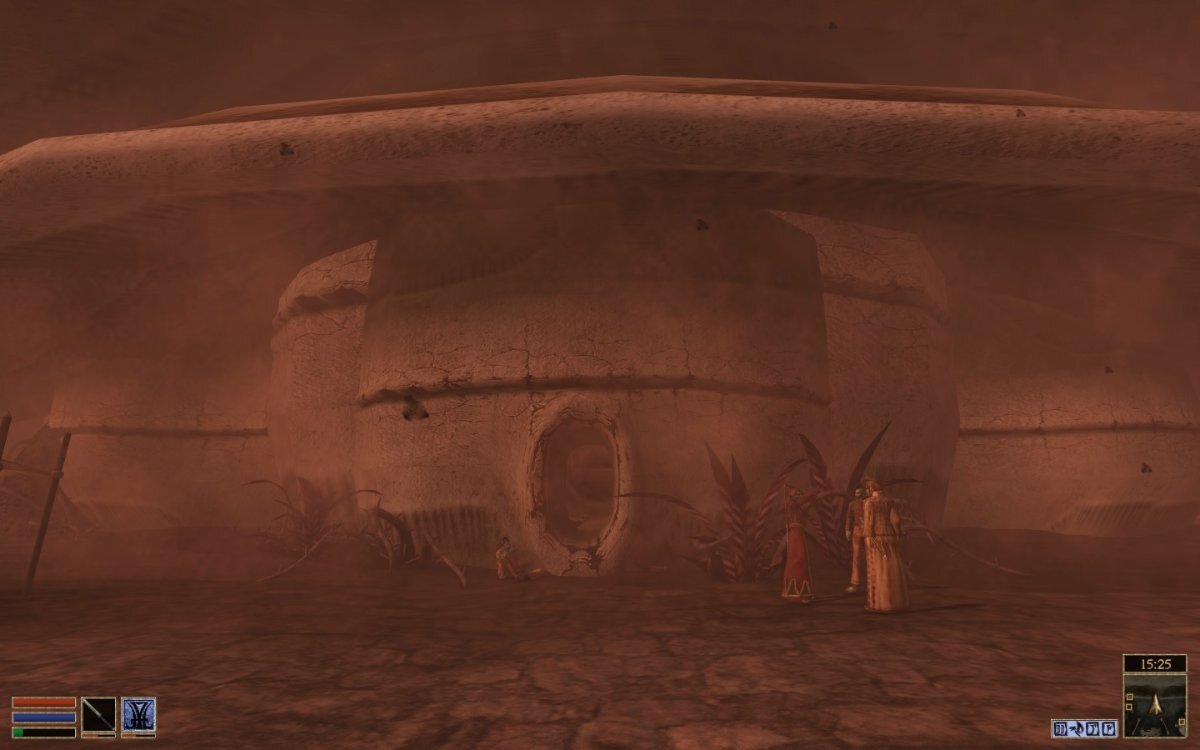Click the blue rune active spell icon
Screen dimensions: 1200x750
point(138,714)
